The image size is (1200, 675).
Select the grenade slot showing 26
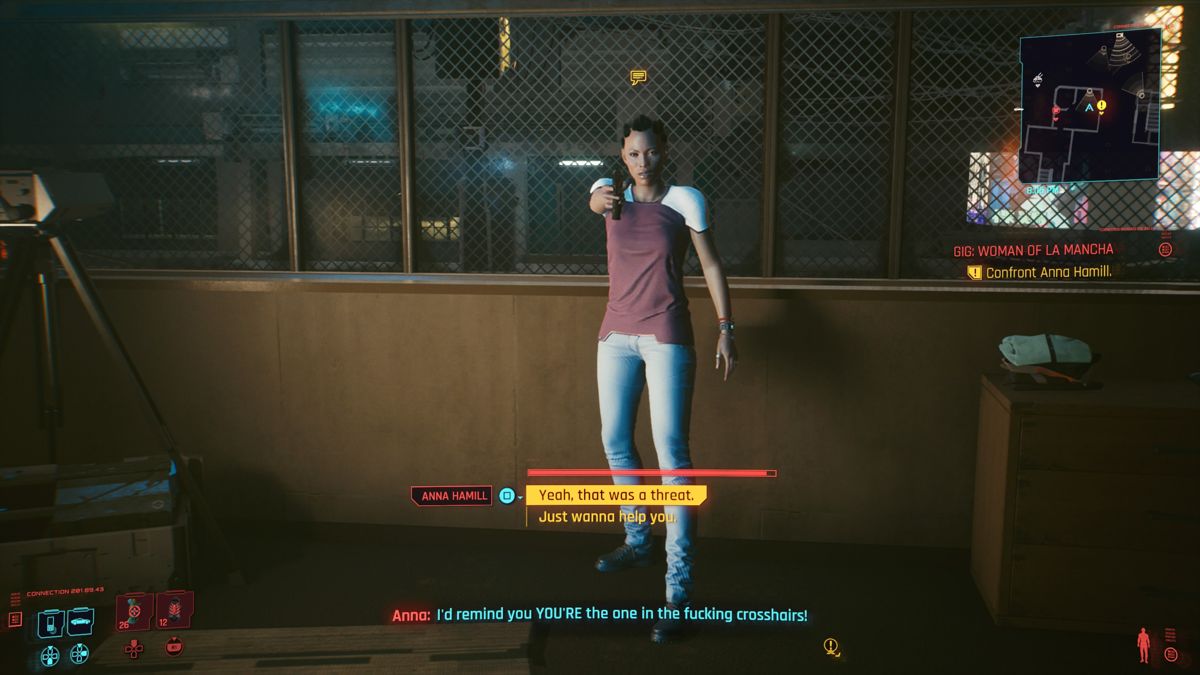click(134, 612)
